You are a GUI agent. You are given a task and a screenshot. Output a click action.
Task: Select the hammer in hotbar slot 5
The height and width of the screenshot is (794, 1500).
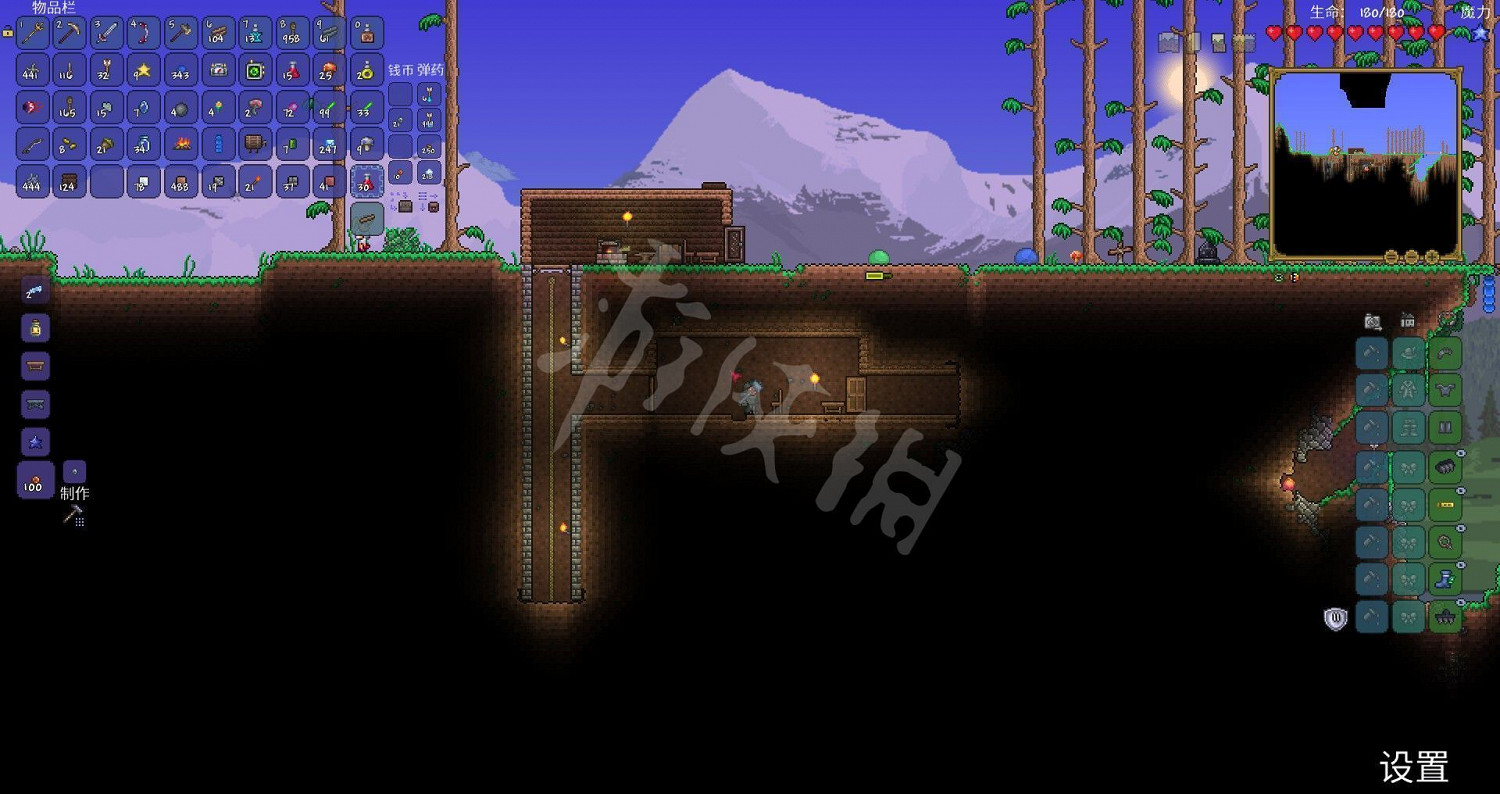click(180, 32)
